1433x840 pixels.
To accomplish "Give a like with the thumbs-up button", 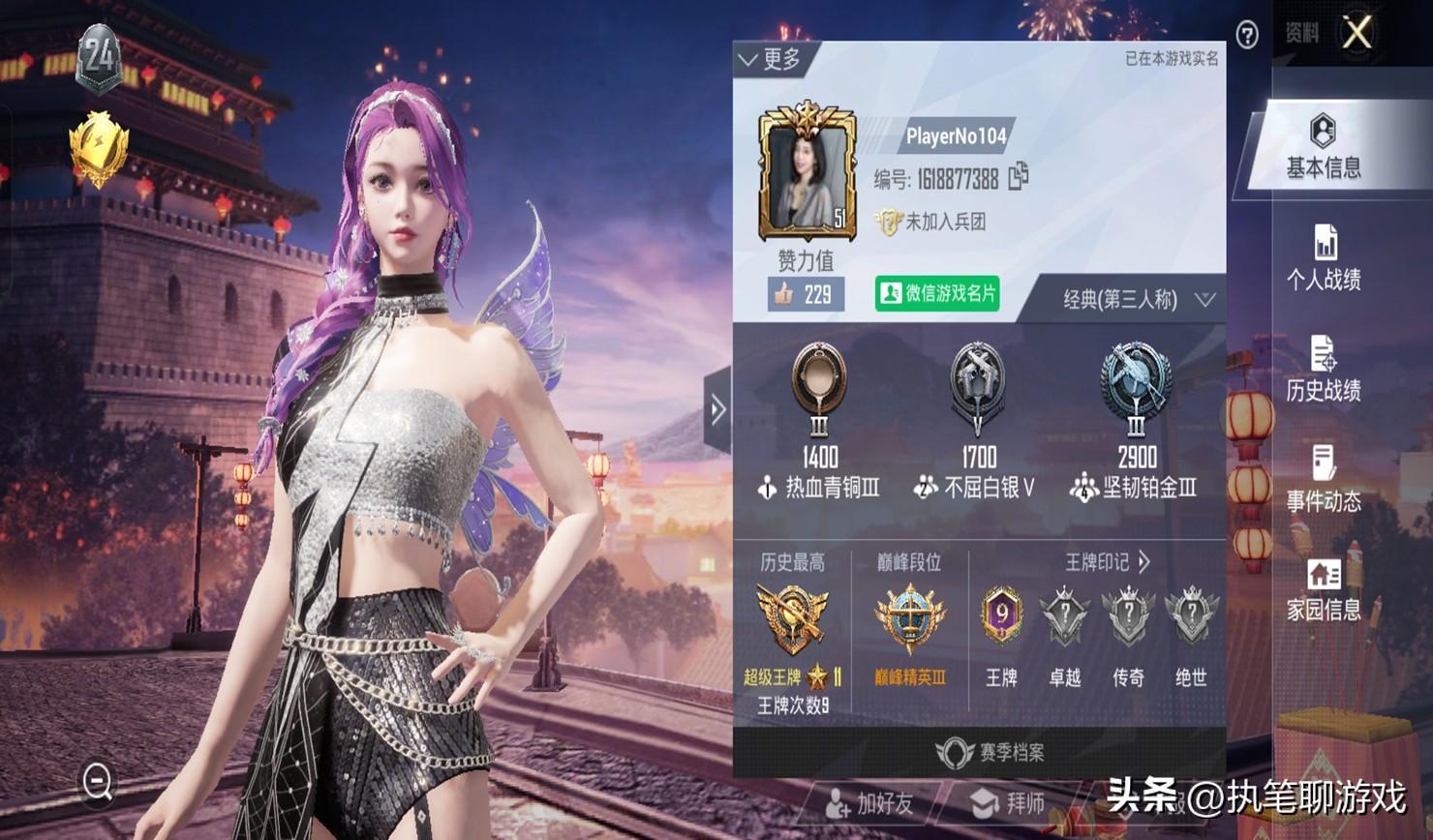I will tap(805, 294).
